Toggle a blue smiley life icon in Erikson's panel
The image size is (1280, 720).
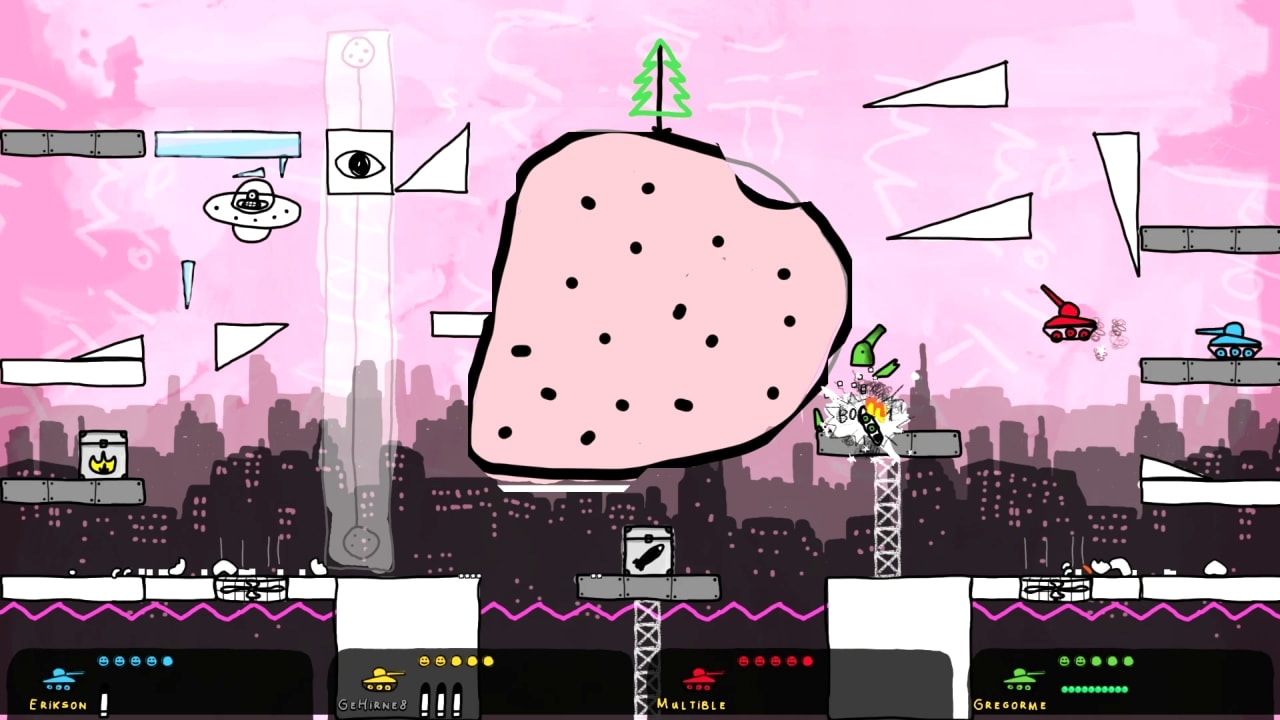click(x=105, y=660)
